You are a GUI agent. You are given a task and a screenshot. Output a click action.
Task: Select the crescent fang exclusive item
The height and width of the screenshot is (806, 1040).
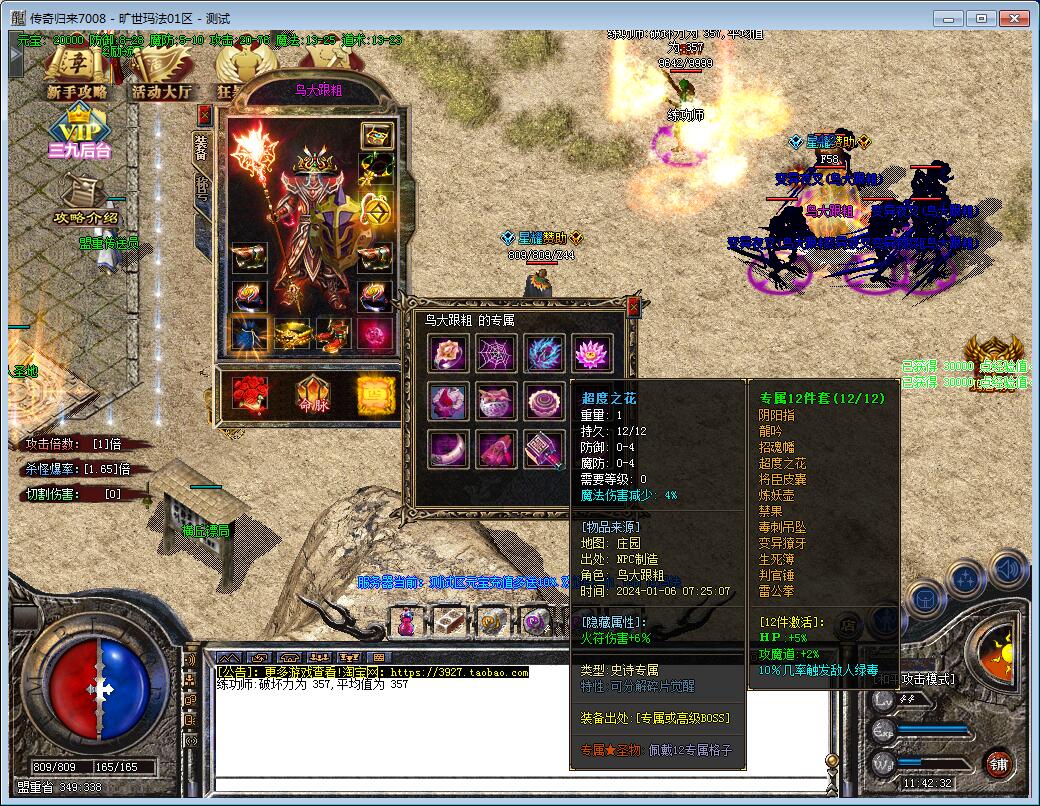pos(448,449)
